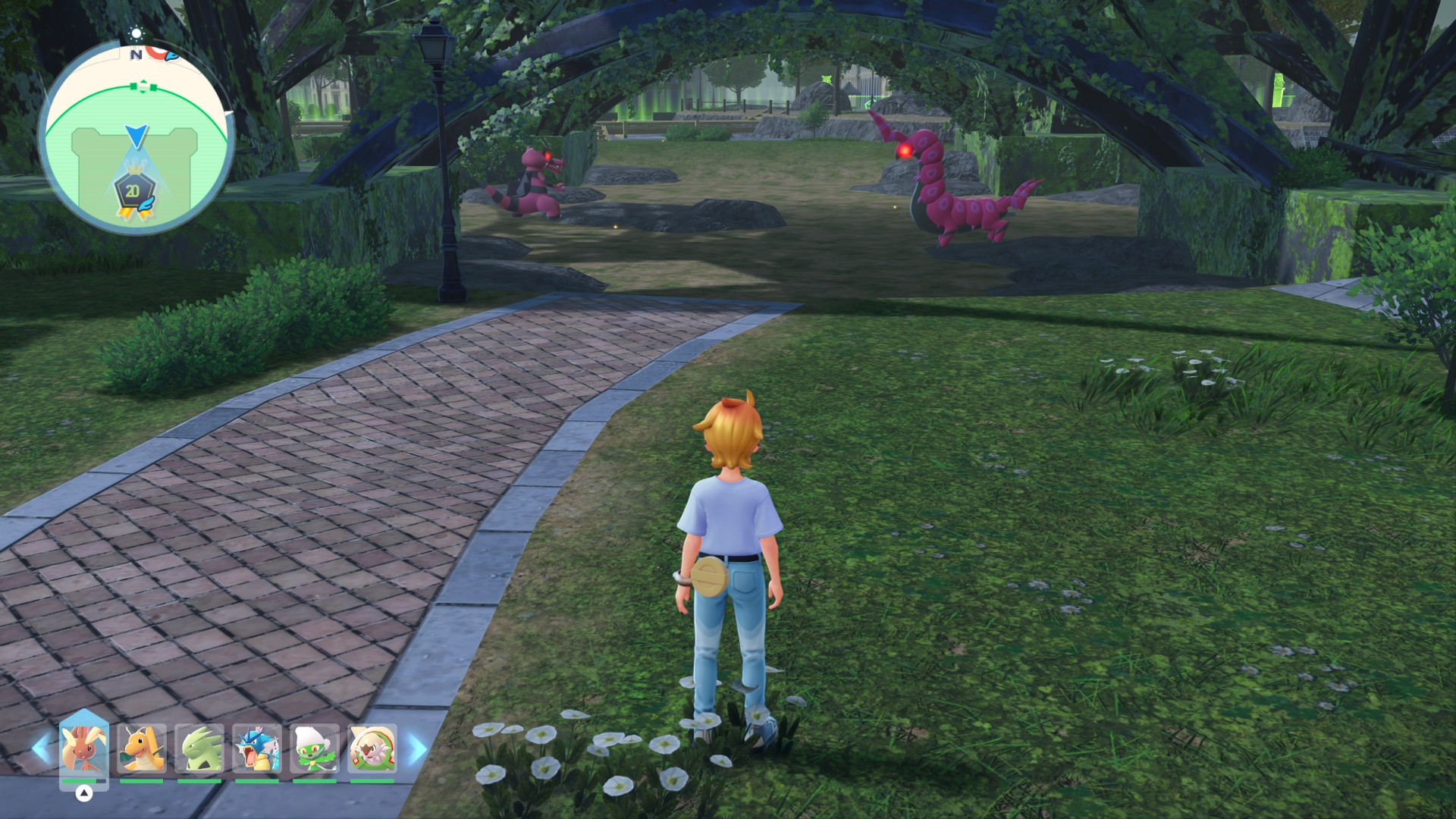Choose Chesnaught in the party bar
This screenshot has height=819, width=1456.
coord(372,749)
